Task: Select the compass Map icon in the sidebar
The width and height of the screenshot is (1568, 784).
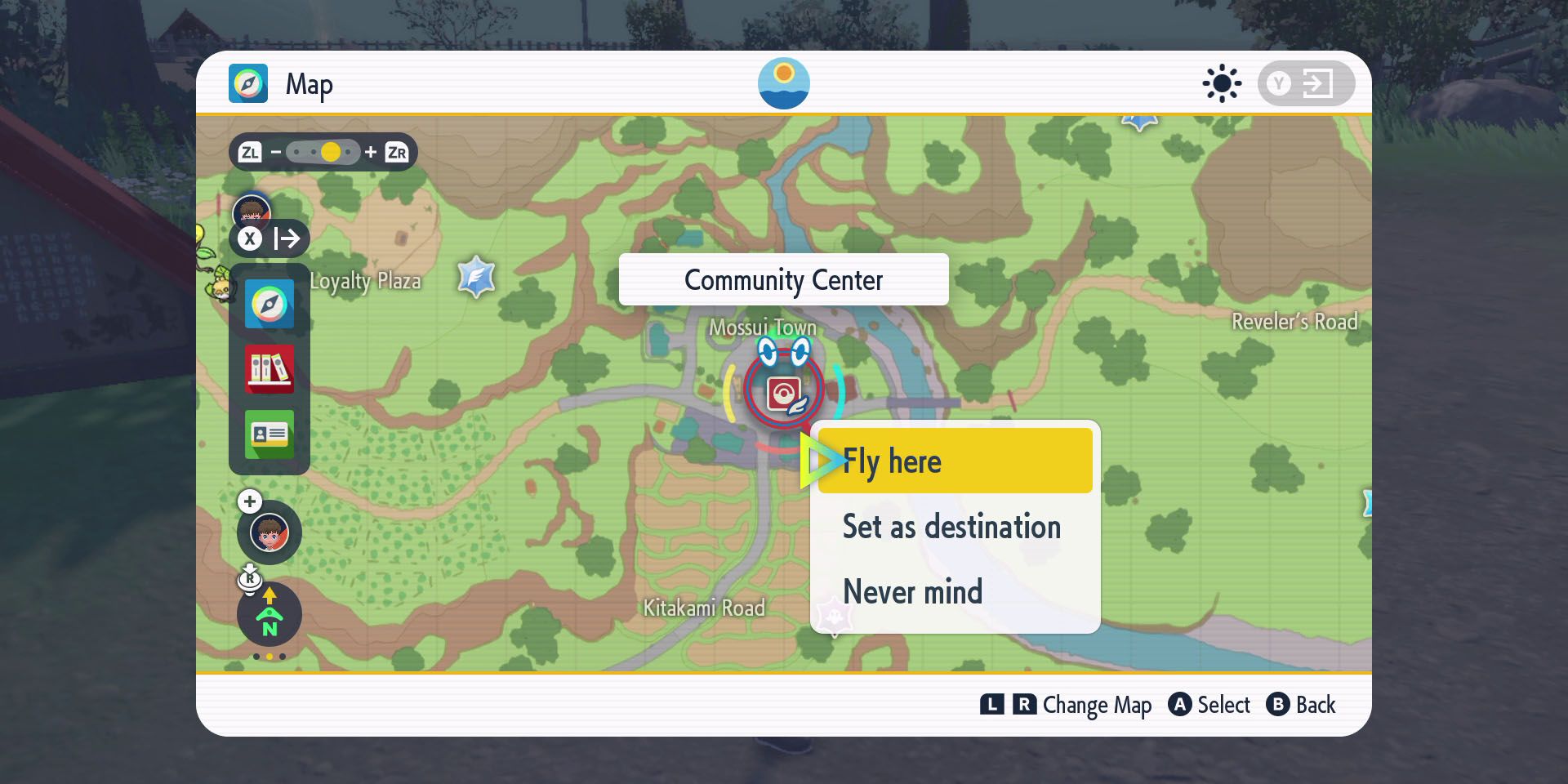Action: point(269,304)
